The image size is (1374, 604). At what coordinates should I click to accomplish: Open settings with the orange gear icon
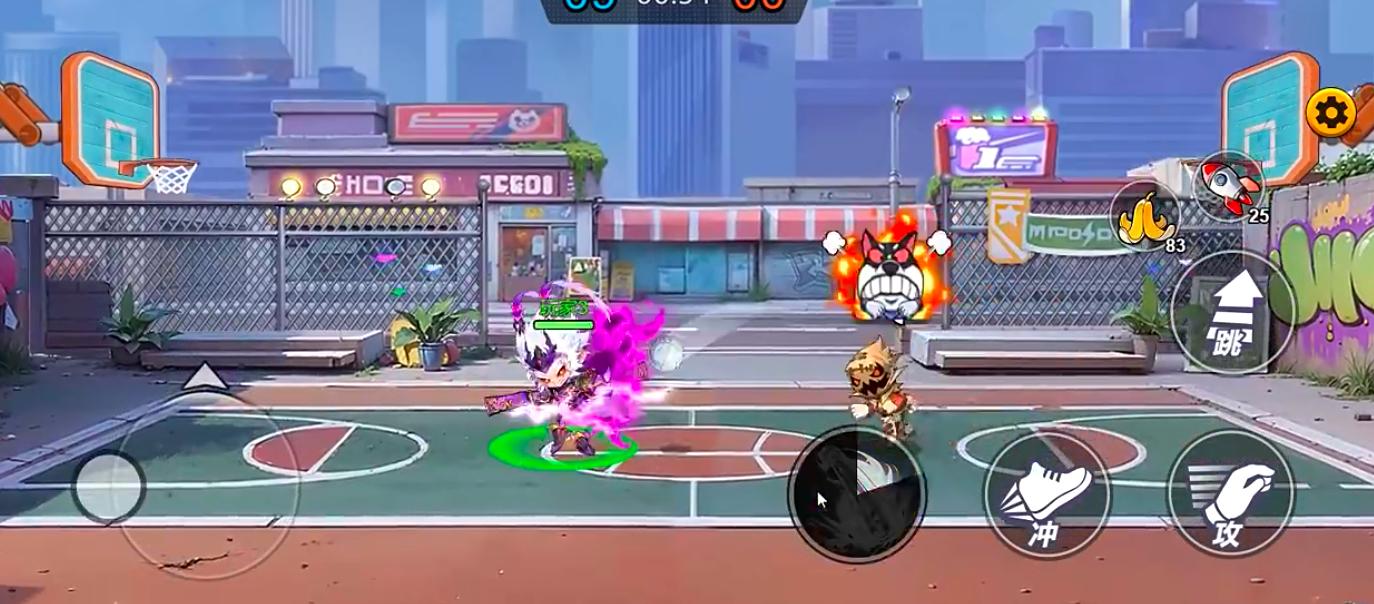[1331, 113]
